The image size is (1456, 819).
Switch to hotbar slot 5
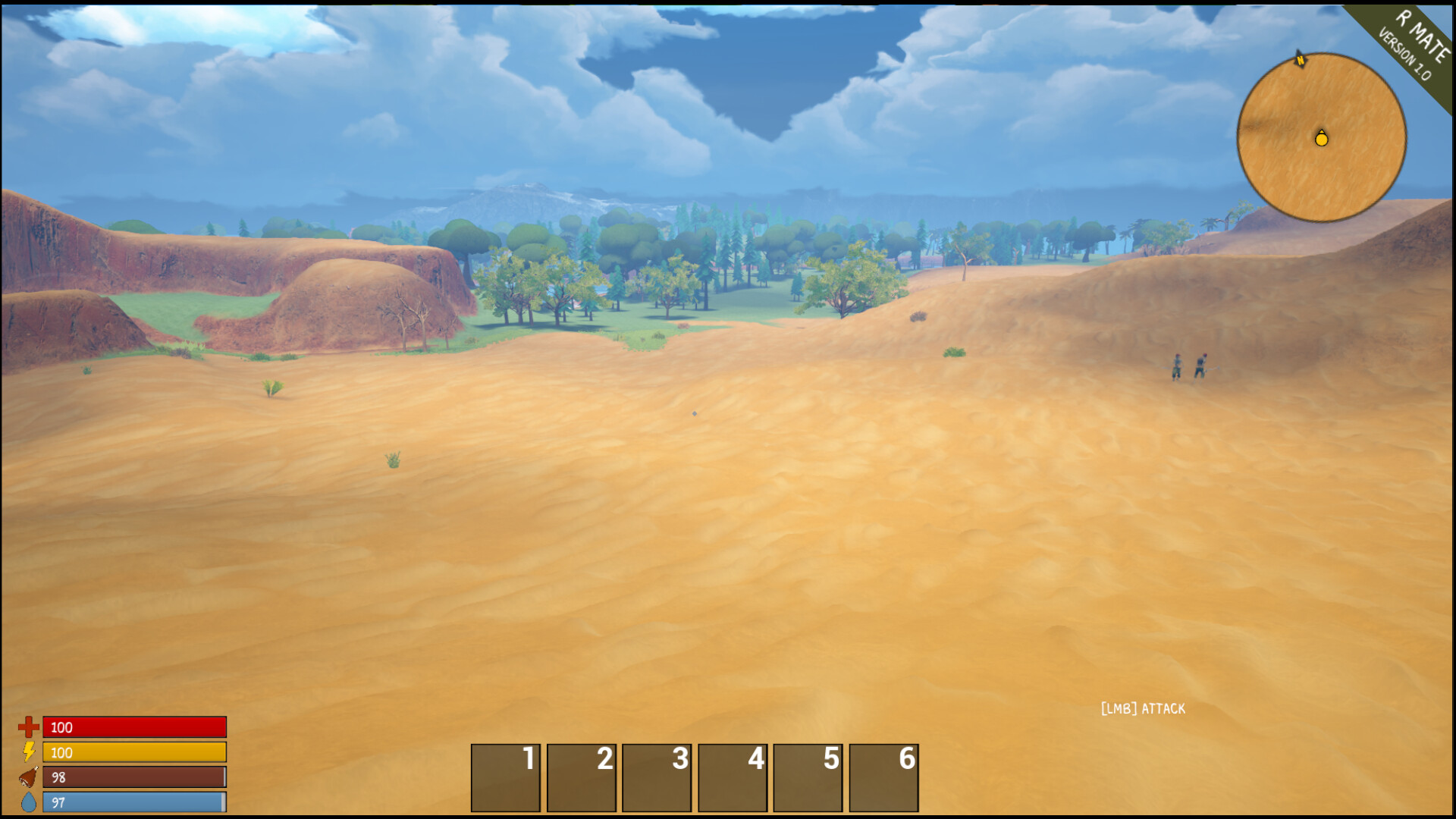click(808, 777)
